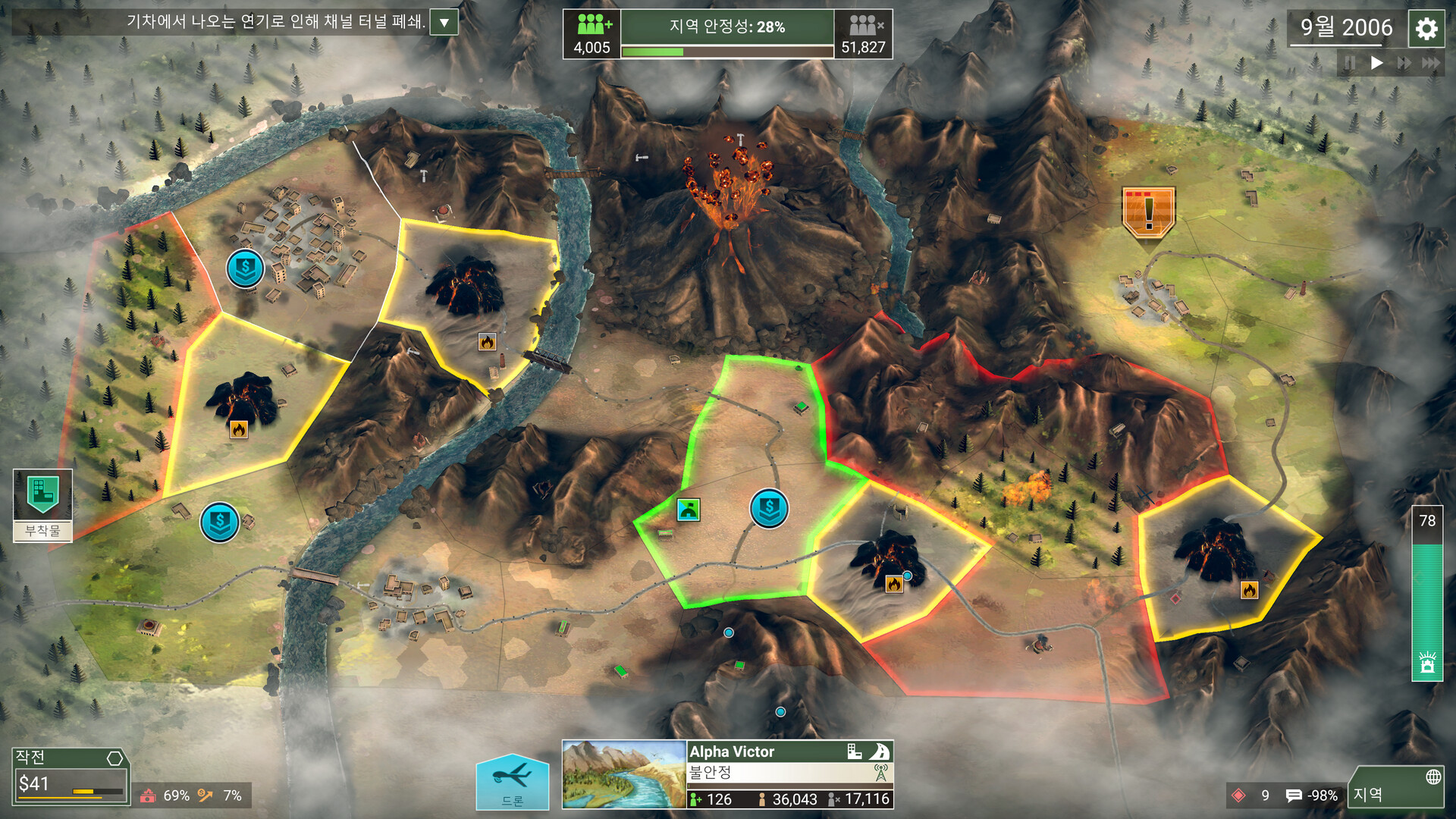Launch the 드론 drone ability

(513, 782)
